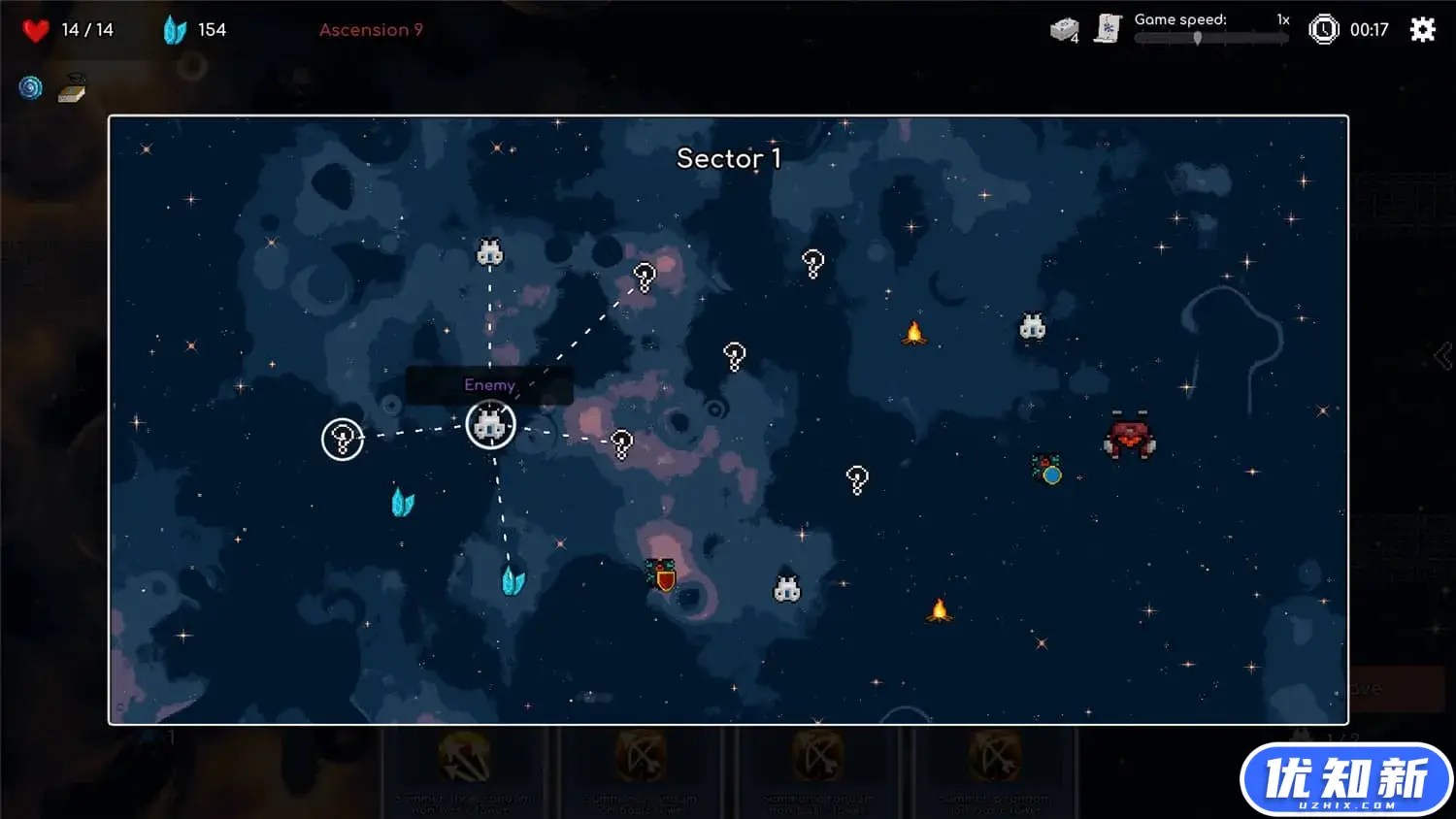Click the scroll icon next to the dice
The image size is (1456, 819).
(x=1109, y=29)
